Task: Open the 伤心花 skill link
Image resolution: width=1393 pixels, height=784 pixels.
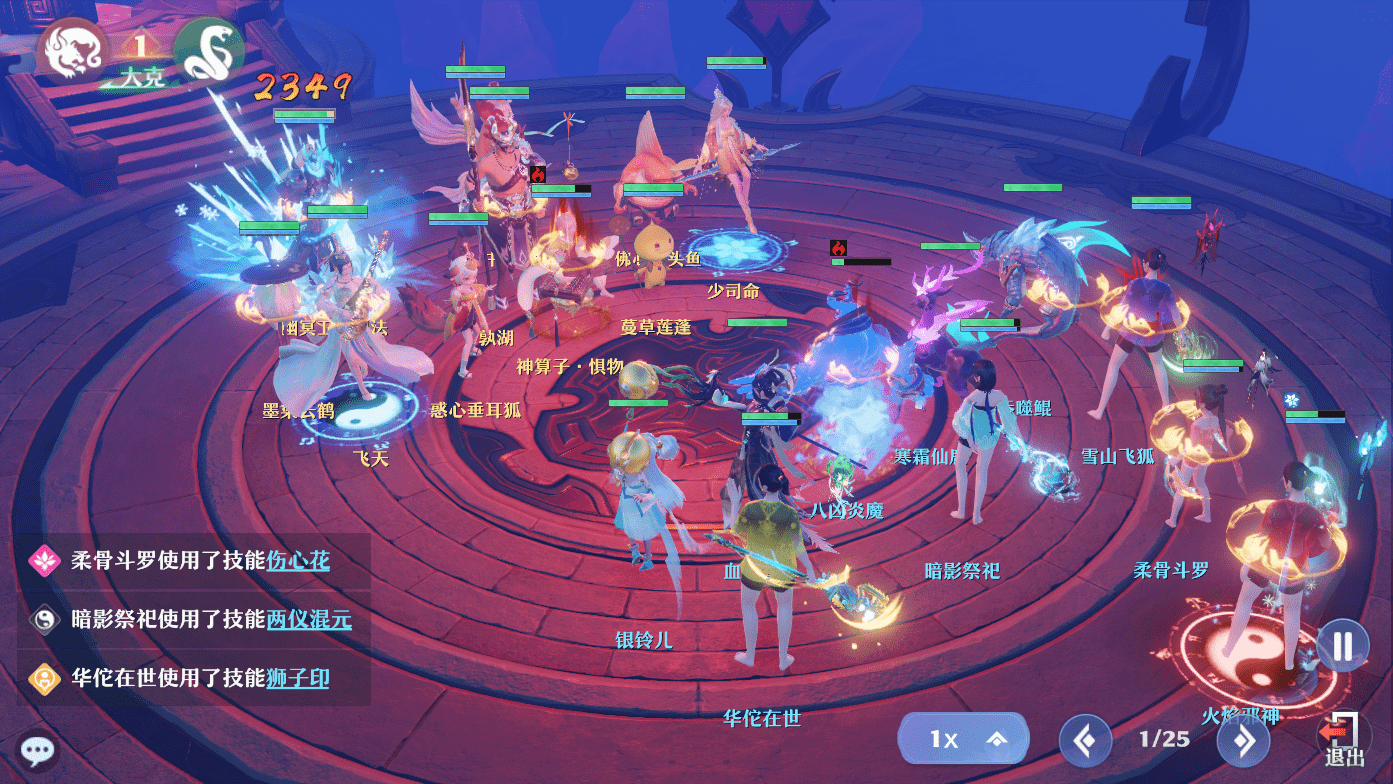Action: pyautogui.click(x=298, y=560)
